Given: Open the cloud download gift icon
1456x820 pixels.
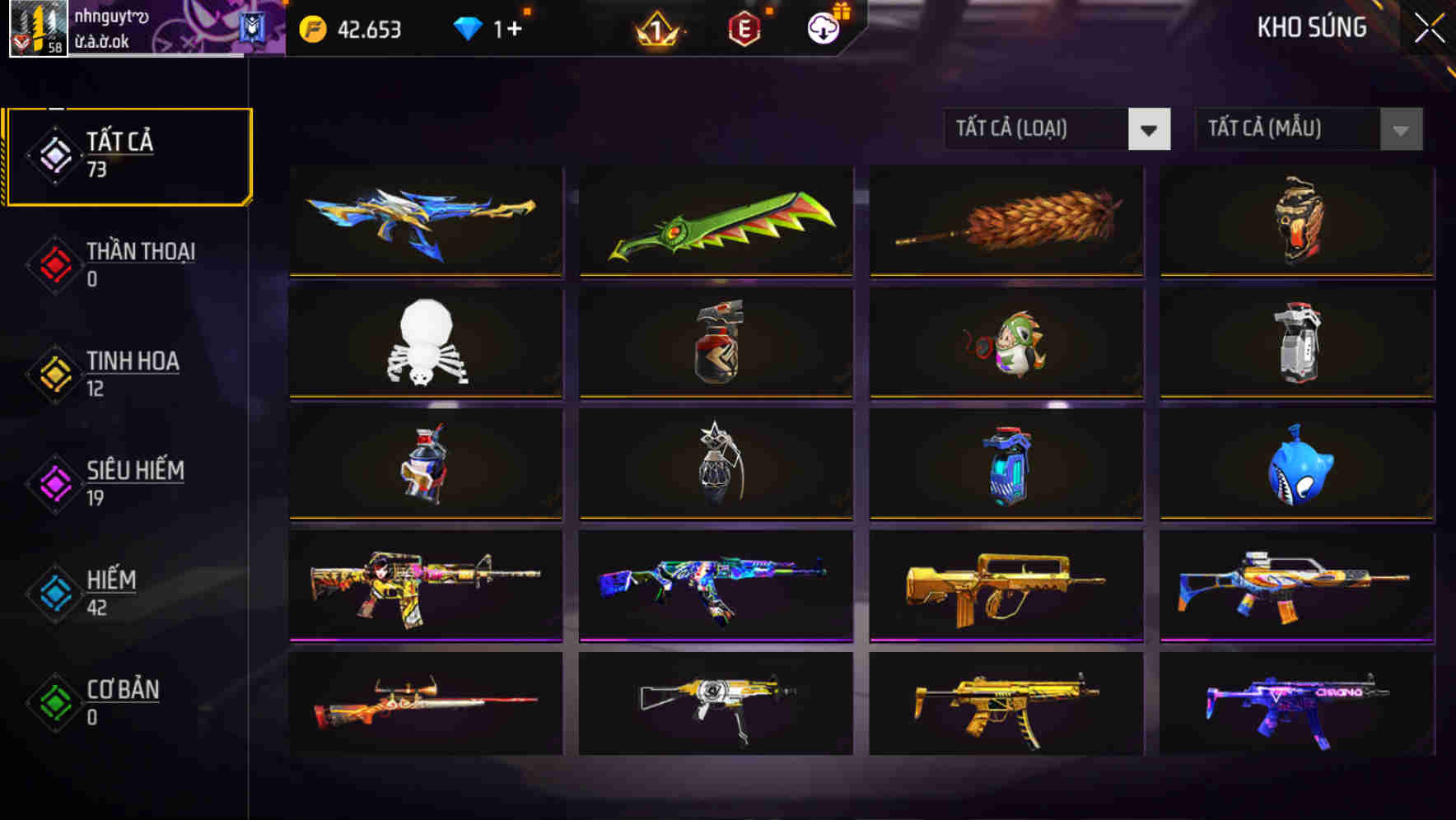Looking at the screenshot, I should pos(823,30).
